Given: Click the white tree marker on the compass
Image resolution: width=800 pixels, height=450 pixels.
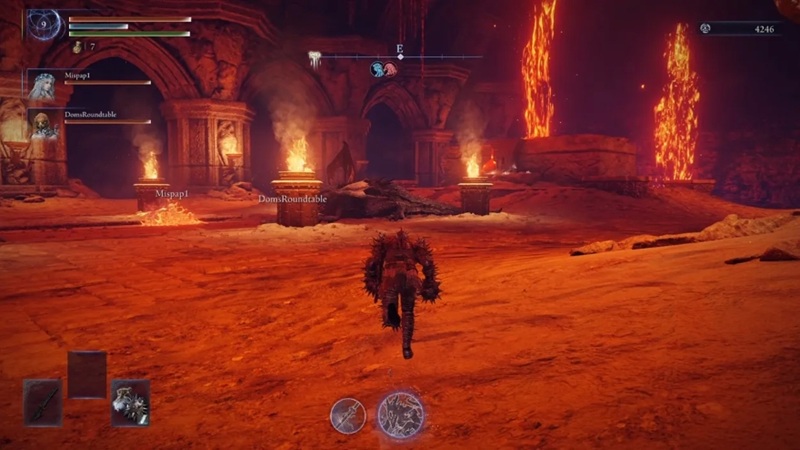Looking at the screenshot, I should 315,60.
